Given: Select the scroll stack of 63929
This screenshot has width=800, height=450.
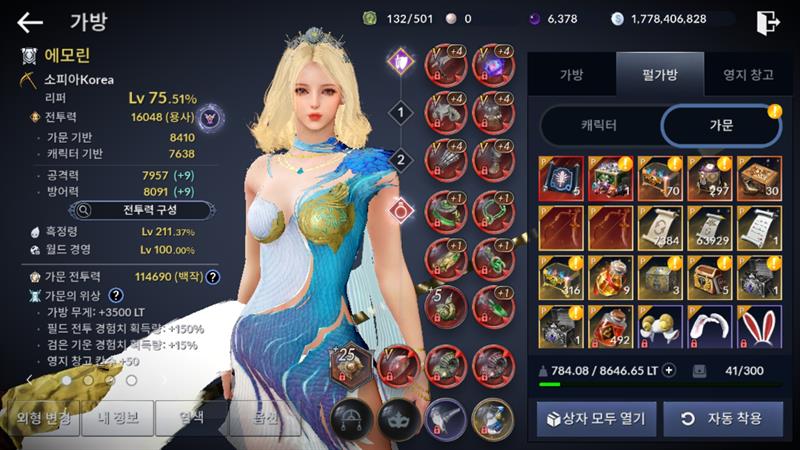Looking at the screenshot, I should click(709, 226).
